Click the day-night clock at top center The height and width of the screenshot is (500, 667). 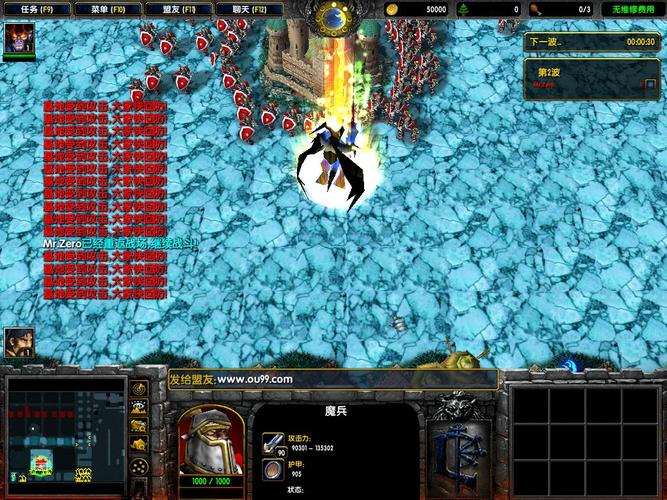[332, 16]
